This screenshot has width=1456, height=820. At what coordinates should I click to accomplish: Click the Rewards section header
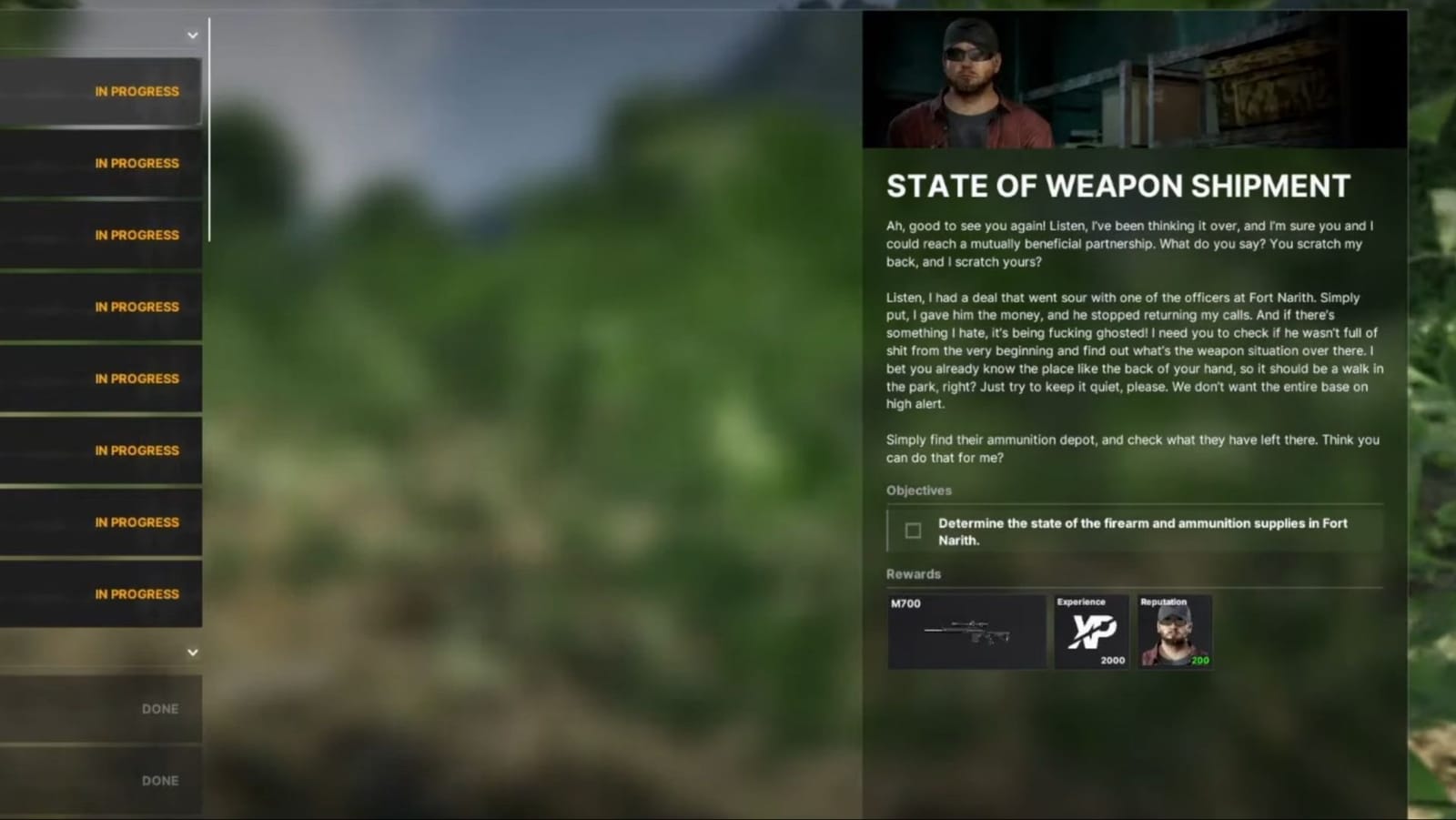[x=914, y=573]
